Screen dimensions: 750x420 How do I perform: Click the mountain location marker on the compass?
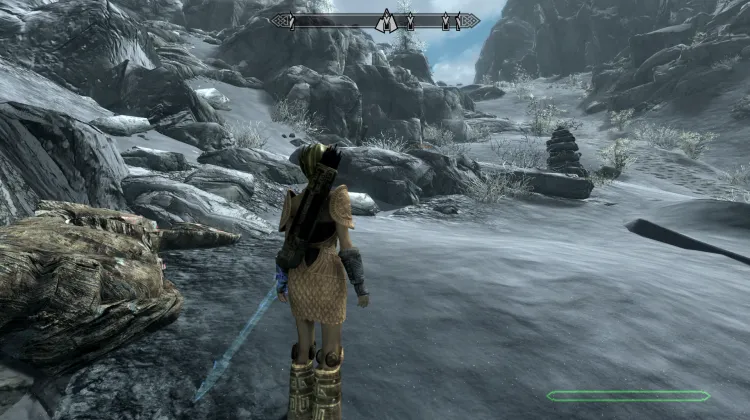coord(385,20)
